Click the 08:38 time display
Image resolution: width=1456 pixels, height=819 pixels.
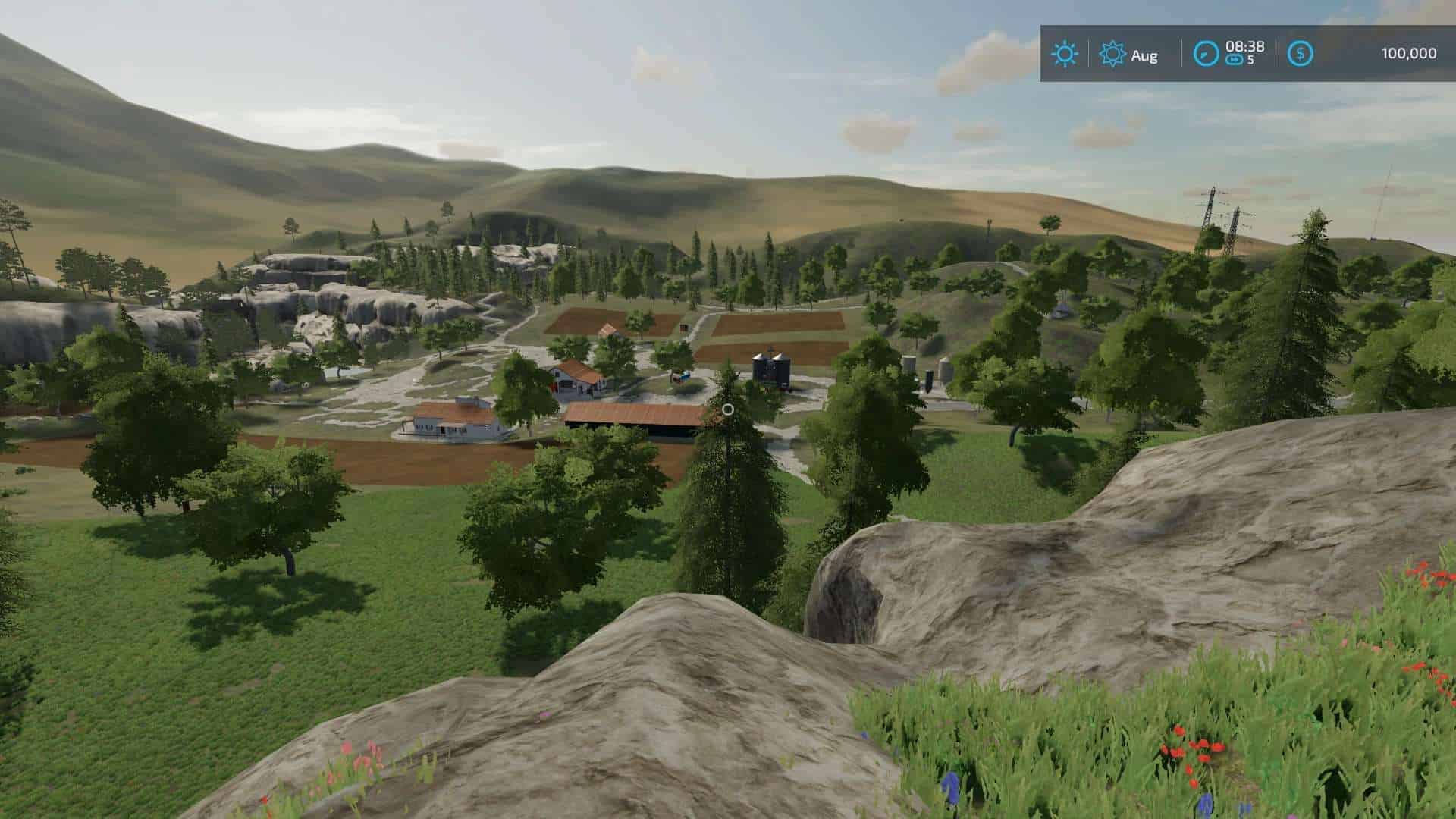(1246, 47)
